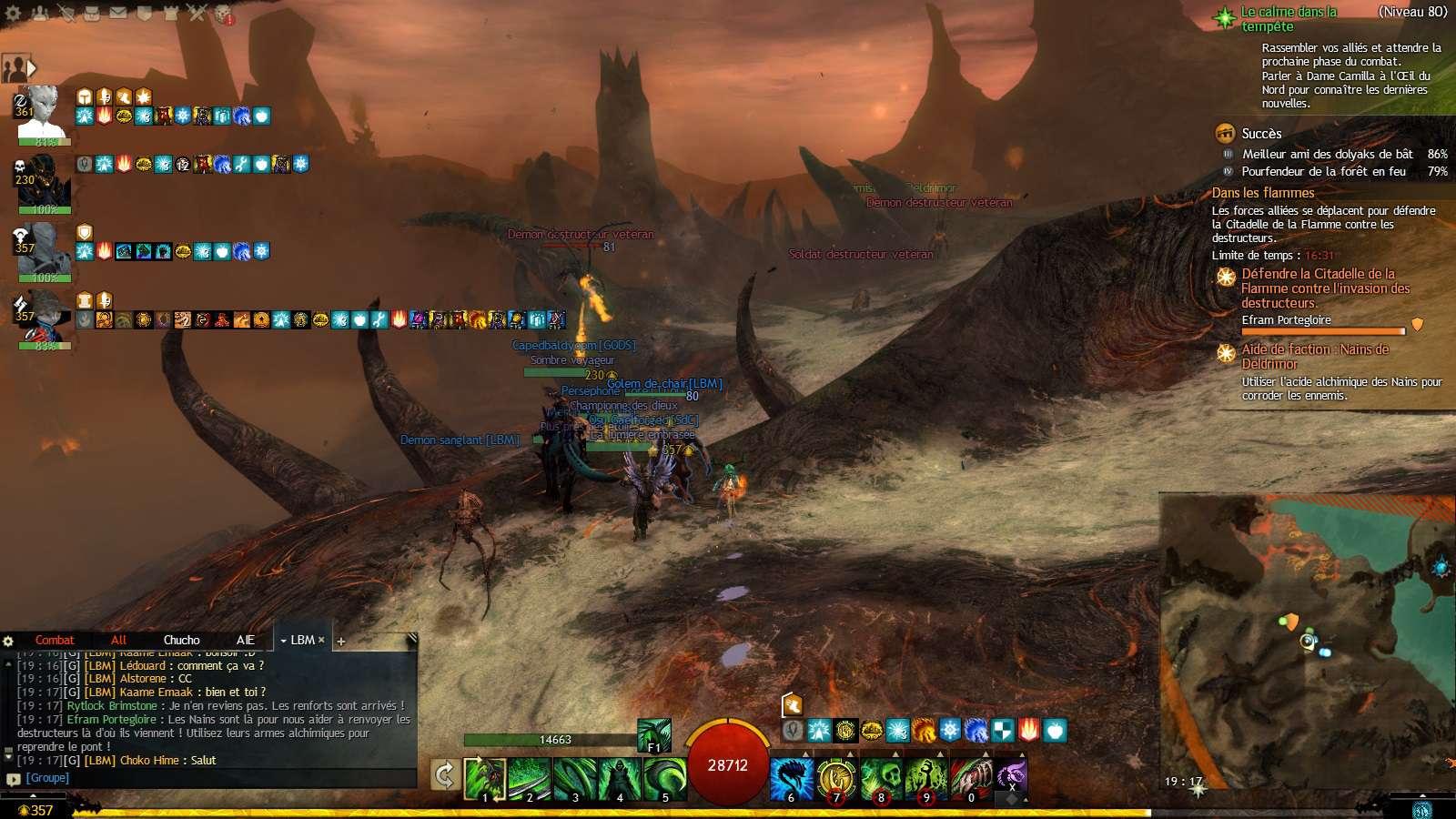Activate weapon skill 1
The height and width of the screenshot is (819, 1456).
484,778
